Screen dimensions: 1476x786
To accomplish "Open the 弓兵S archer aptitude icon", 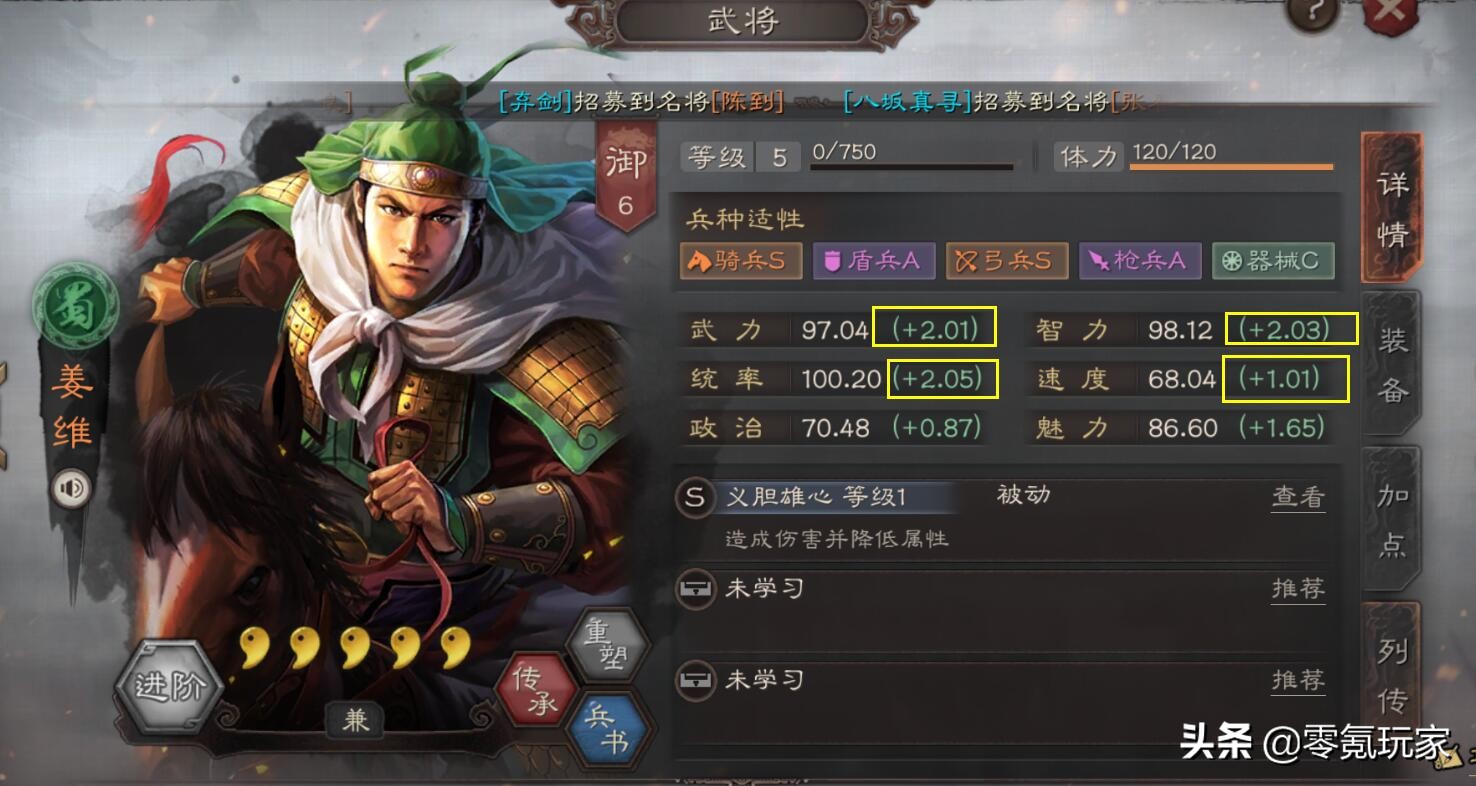I will tap(1007, 260).
